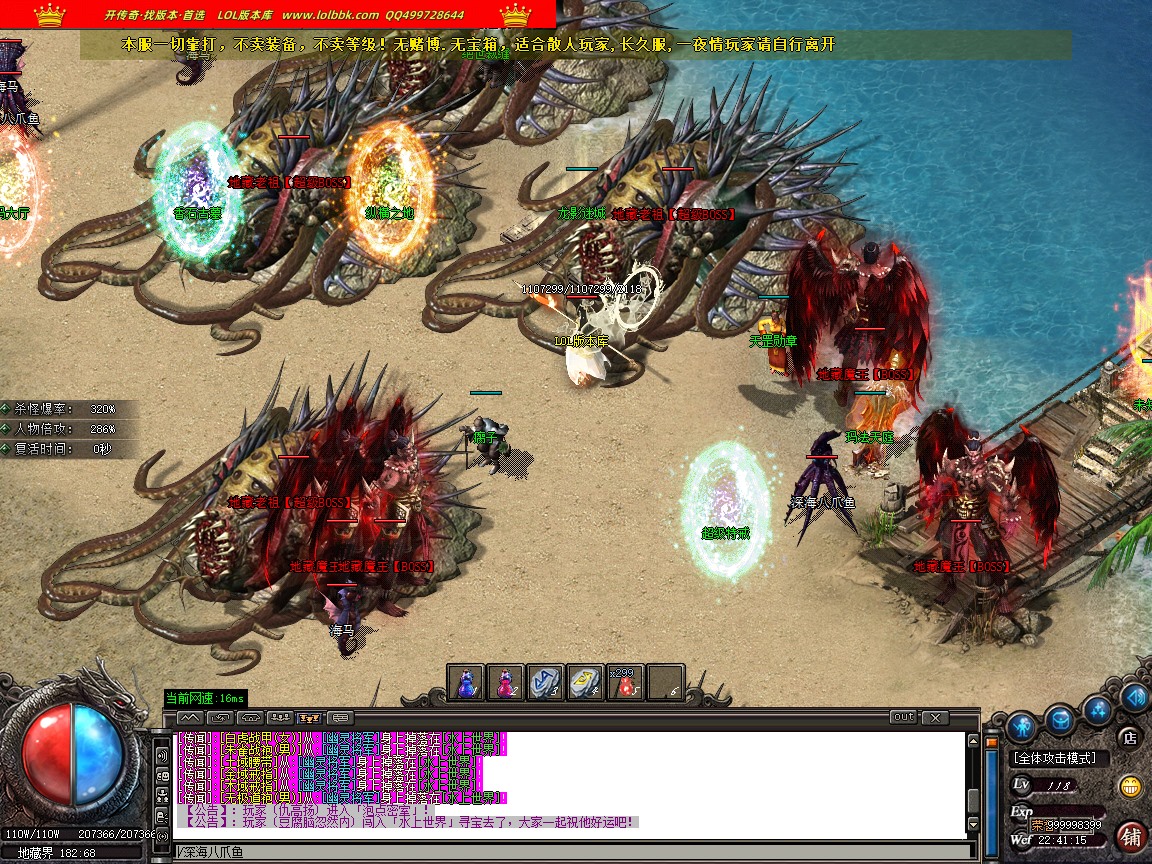The image size is (1152, 864).
Task: Open the emoticon panel with the smiley face
Action: click(x=1131, y=786)
